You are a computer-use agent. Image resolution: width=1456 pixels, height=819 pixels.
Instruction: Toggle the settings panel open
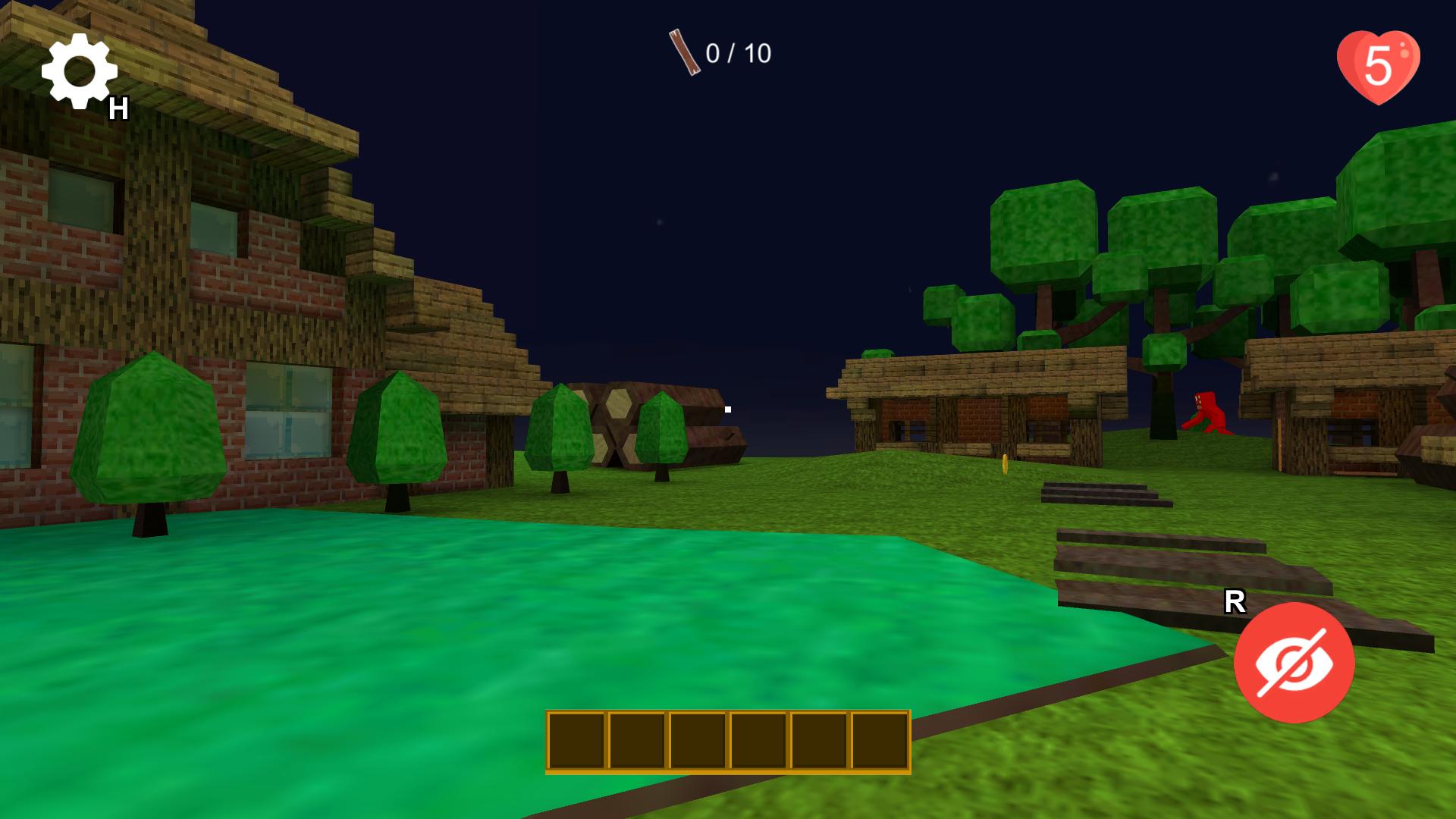(78, 72)
